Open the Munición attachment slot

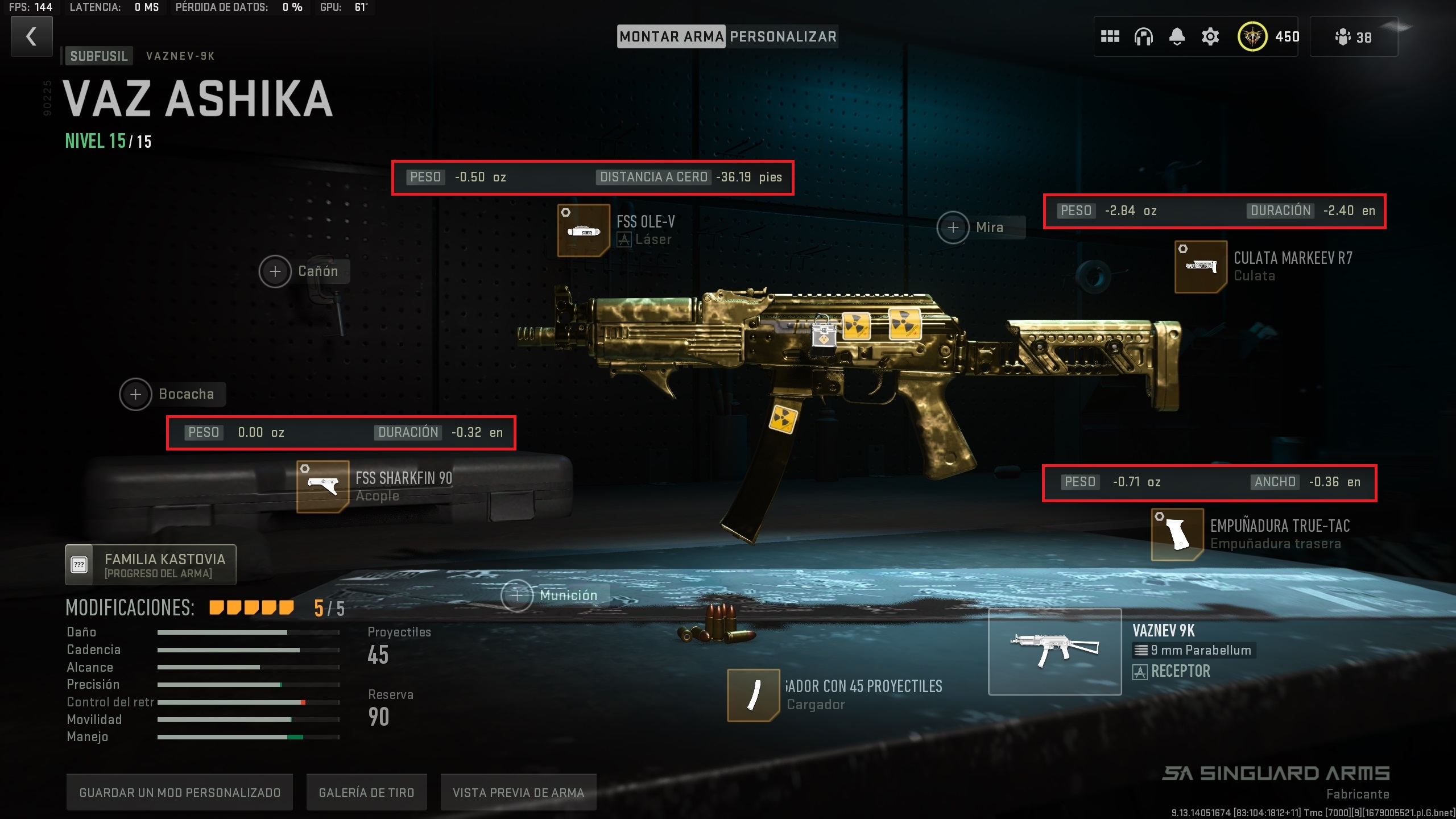click(x=516, y=595)
